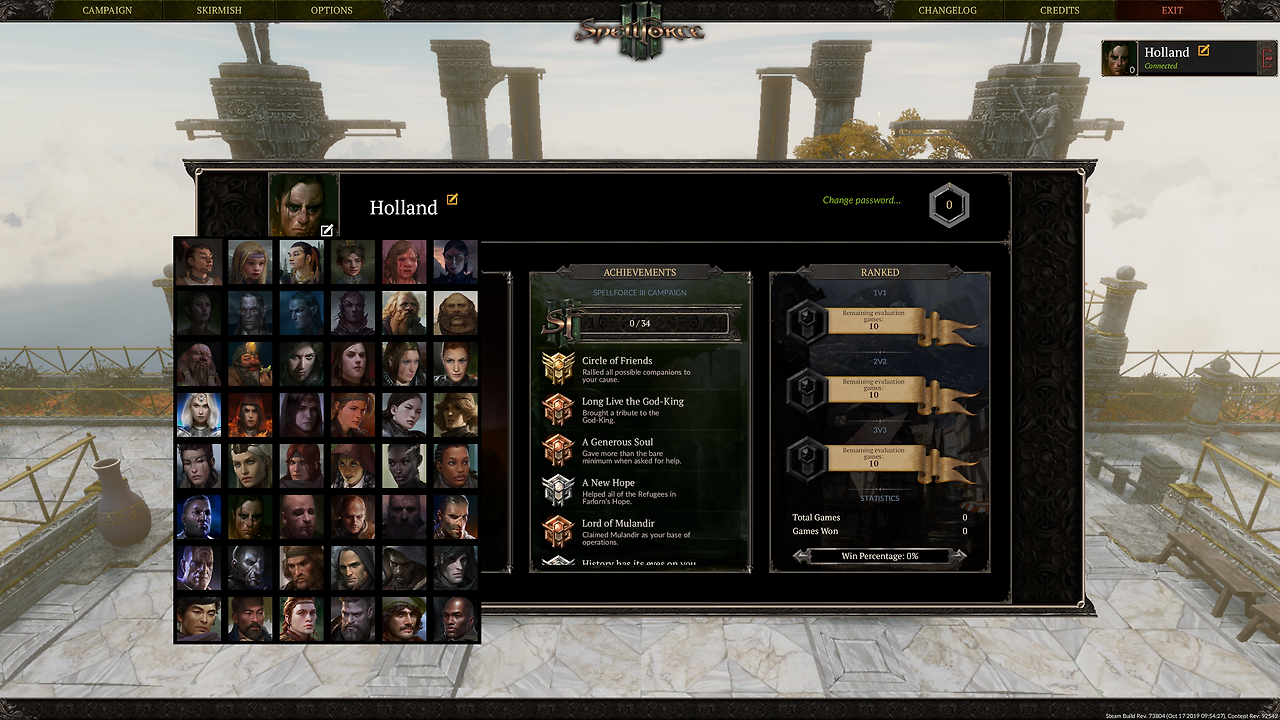
Task: Select the blonde-bearded dwarf portrait
Action: (x=404, y=313)
